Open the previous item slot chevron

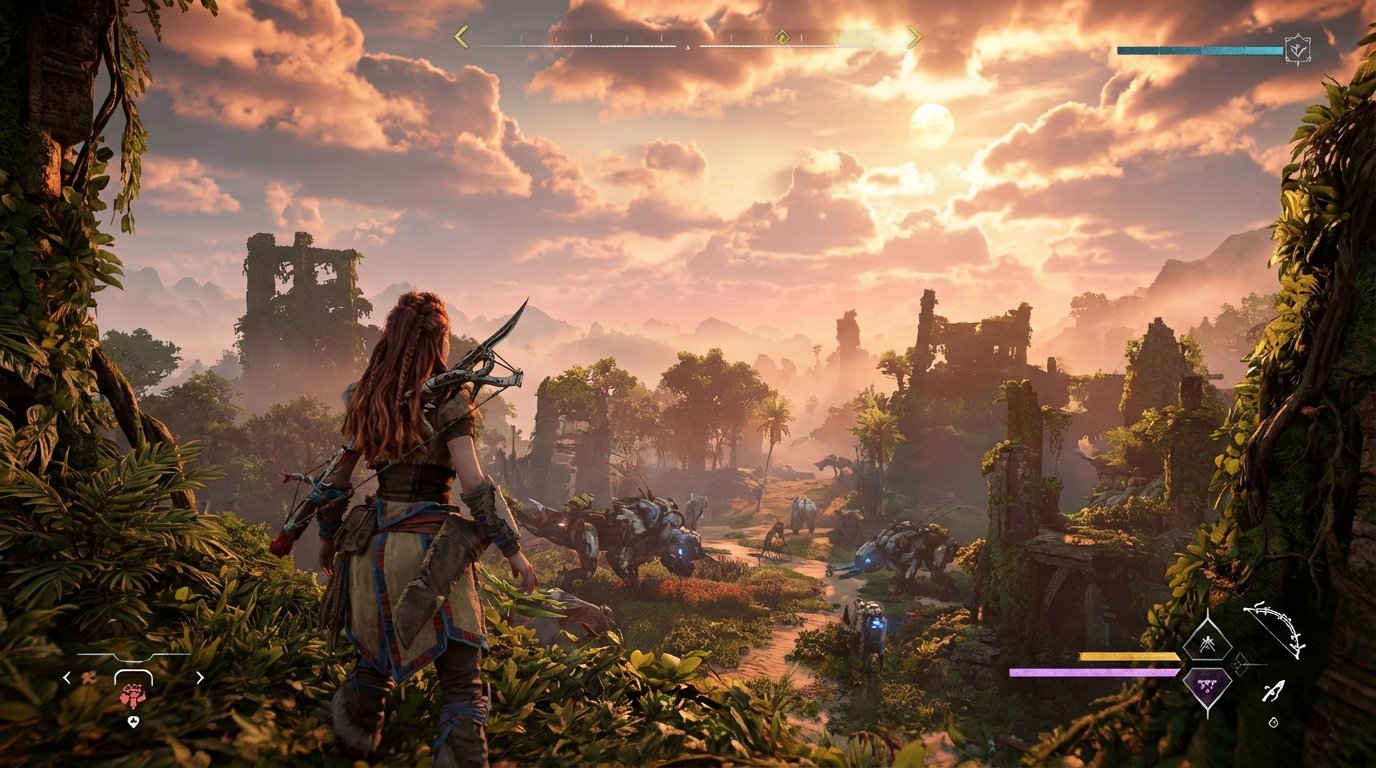(67, 678)
